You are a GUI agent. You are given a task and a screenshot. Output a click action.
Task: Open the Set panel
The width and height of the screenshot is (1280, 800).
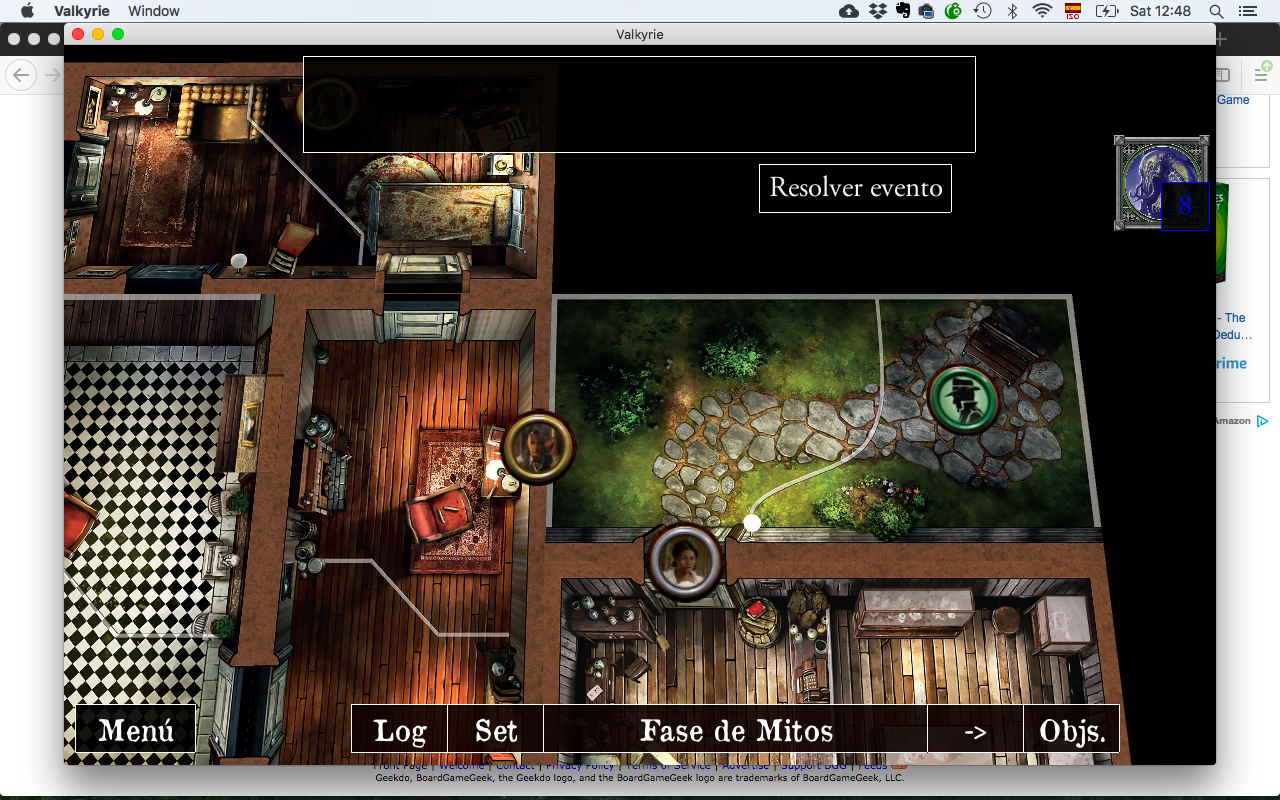click(495, 729)
